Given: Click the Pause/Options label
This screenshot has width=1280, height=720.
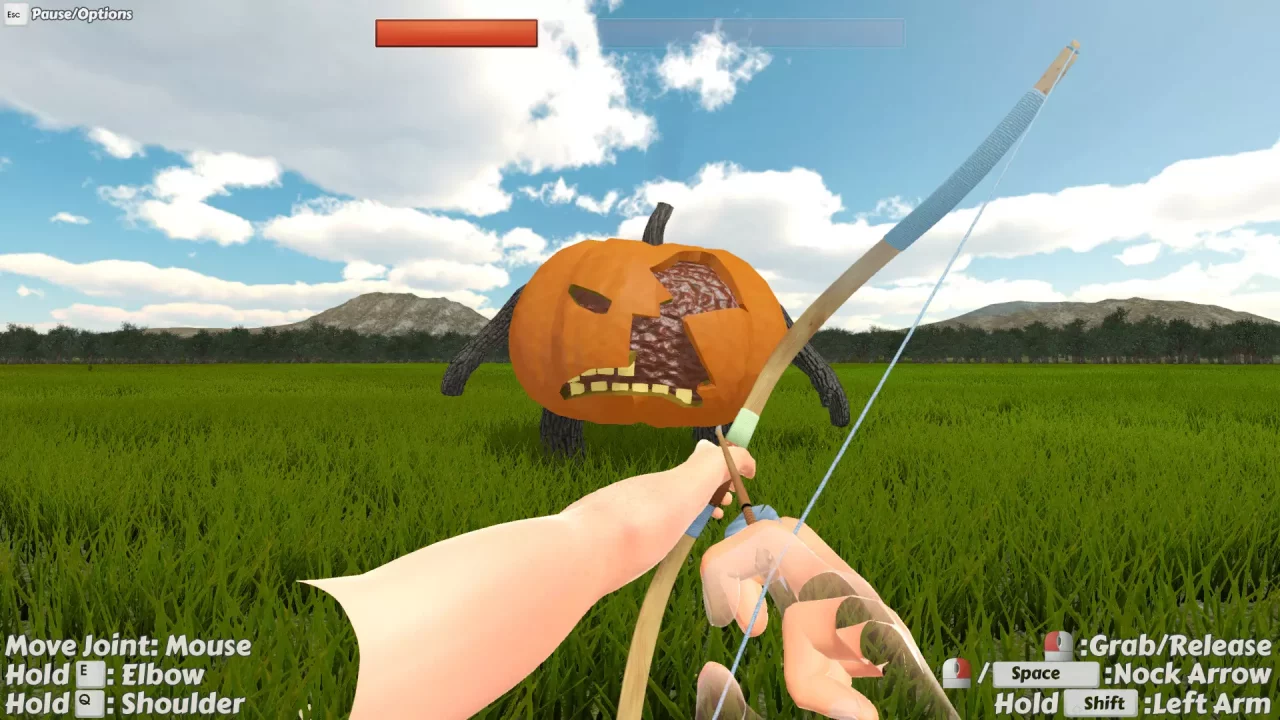Looking at the screenshot, I should pyautogui.click(x=82, y=14).
